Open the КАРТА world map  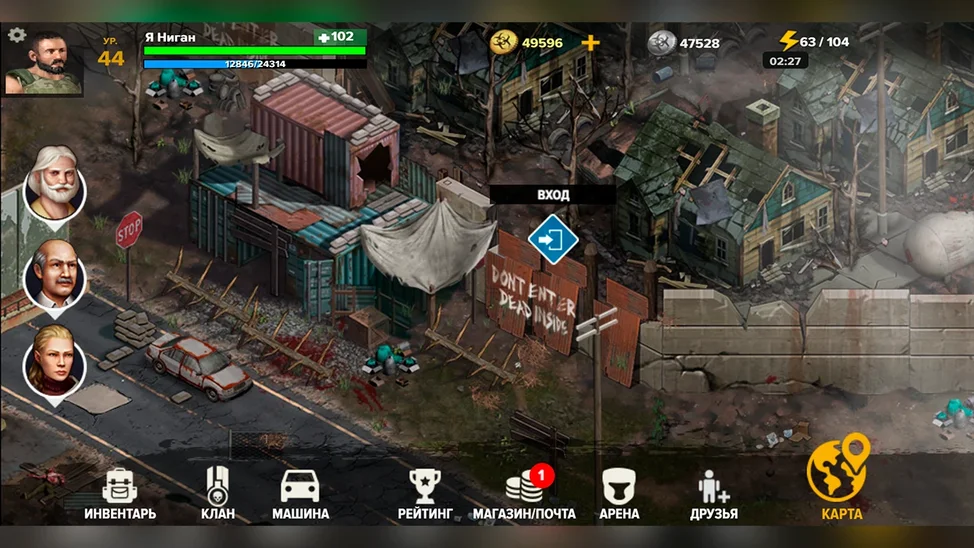[x=840, y=480]
